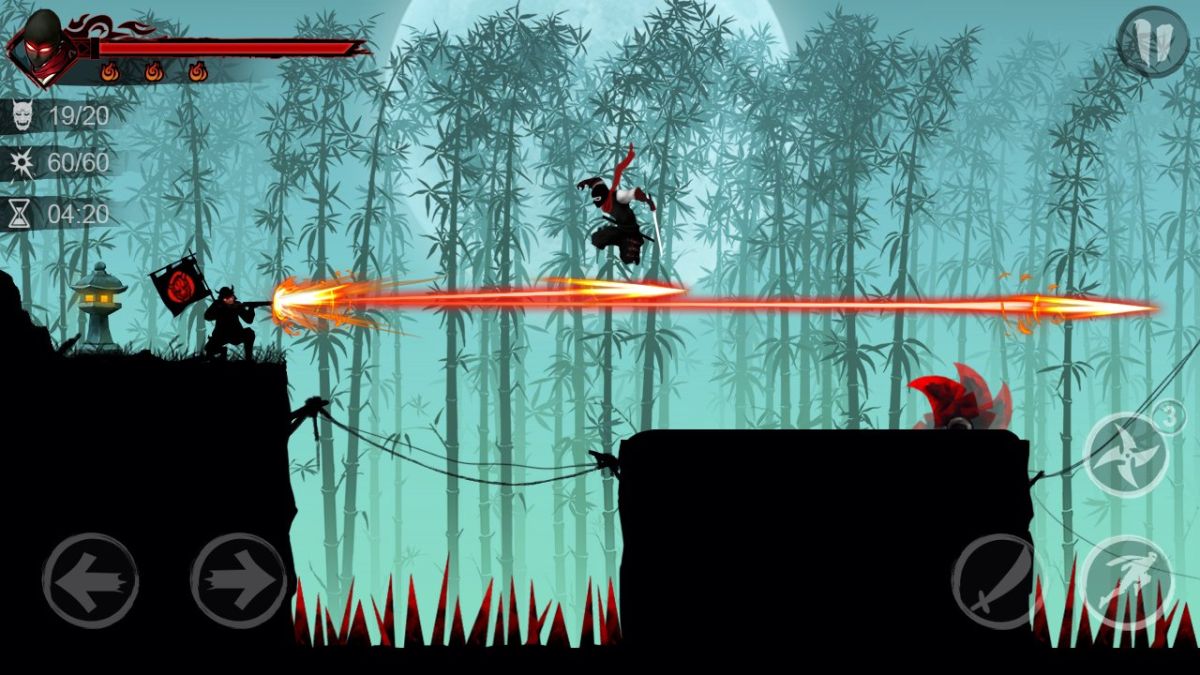Viewport: 1200px width, 675px height.
Task: Throw a shuriken with the star button
Action: tap(1127, 454)
